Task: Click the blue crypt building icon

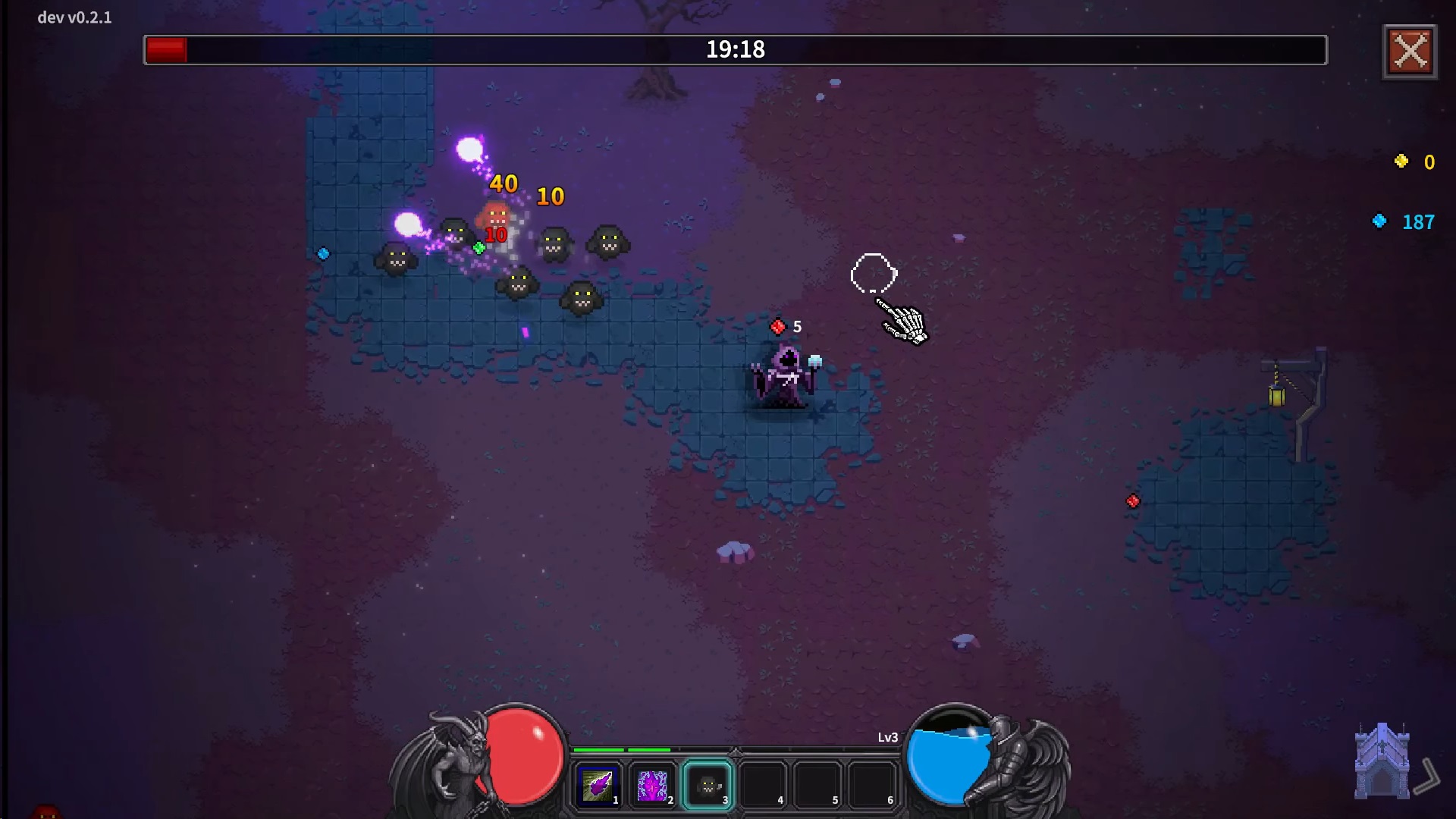Action: click(1382, 761)
